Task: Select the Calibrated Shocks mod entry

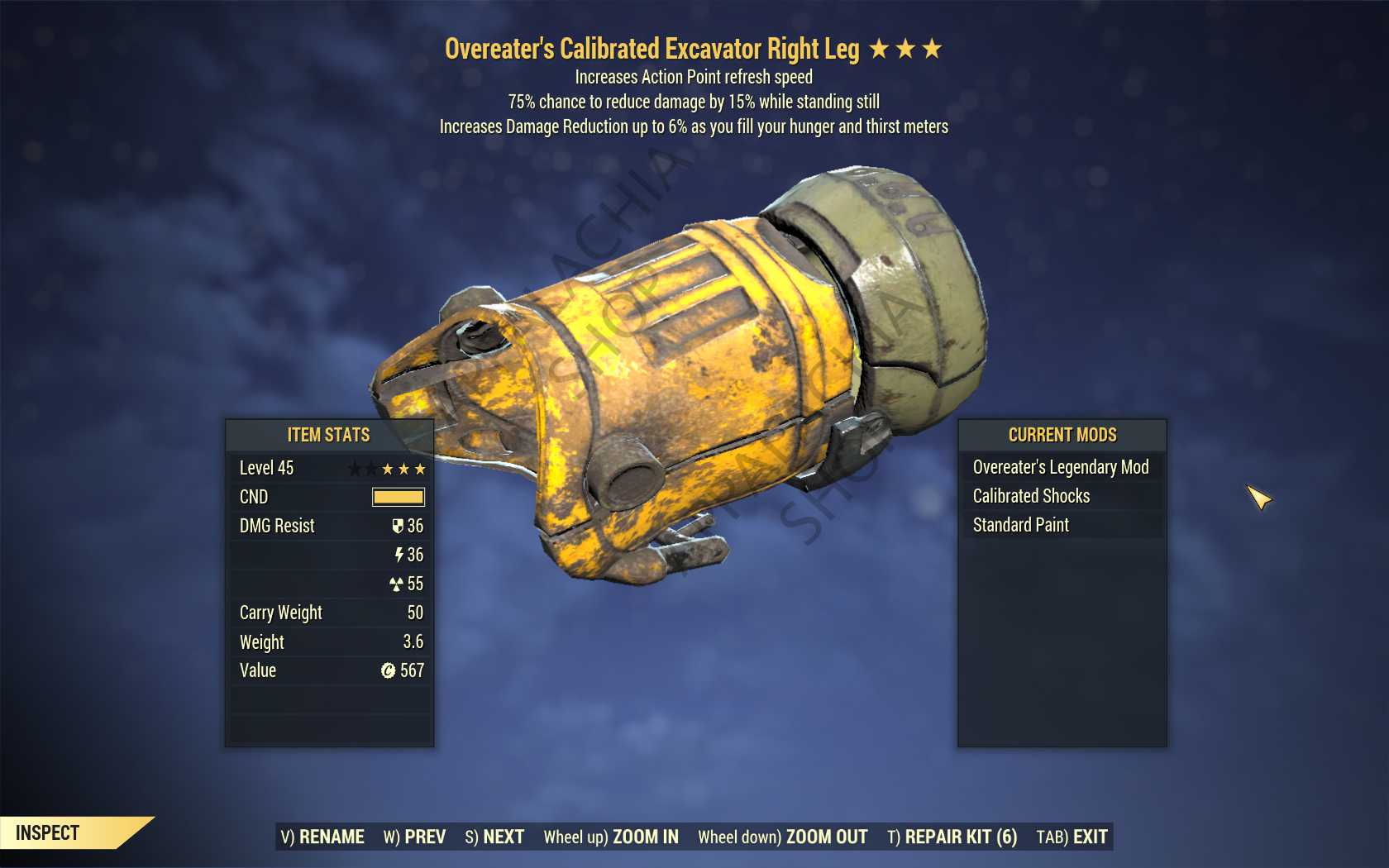Action: [1031, 496]
